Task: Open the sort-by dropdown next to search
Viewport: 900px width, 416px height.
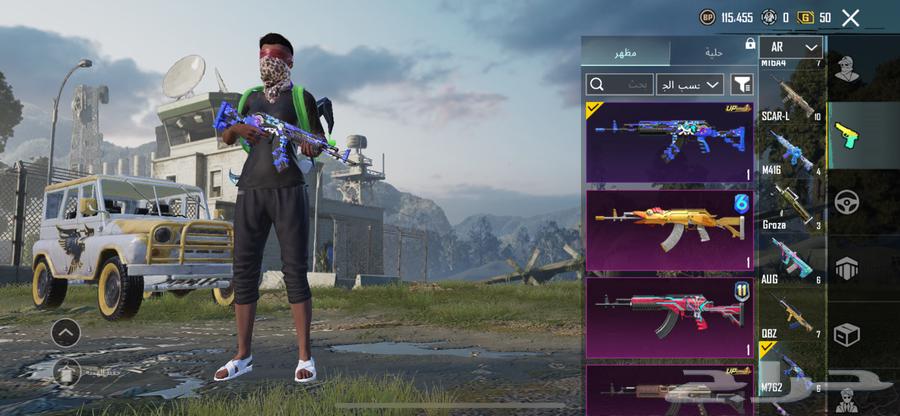Action: point(689,84)
